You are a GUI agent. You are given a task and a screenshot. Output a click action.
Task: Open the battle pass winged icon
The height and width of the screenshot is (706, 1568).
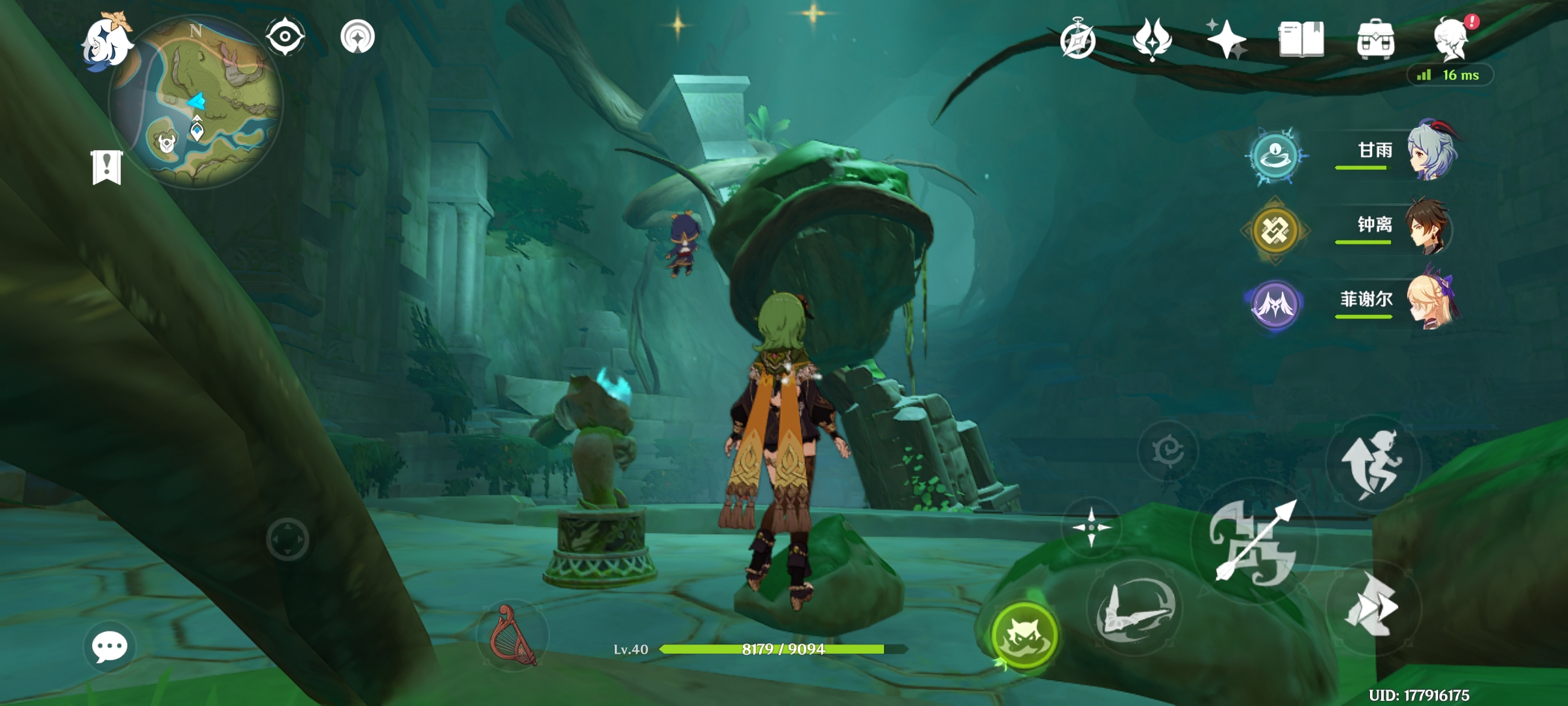point(1152,40)
